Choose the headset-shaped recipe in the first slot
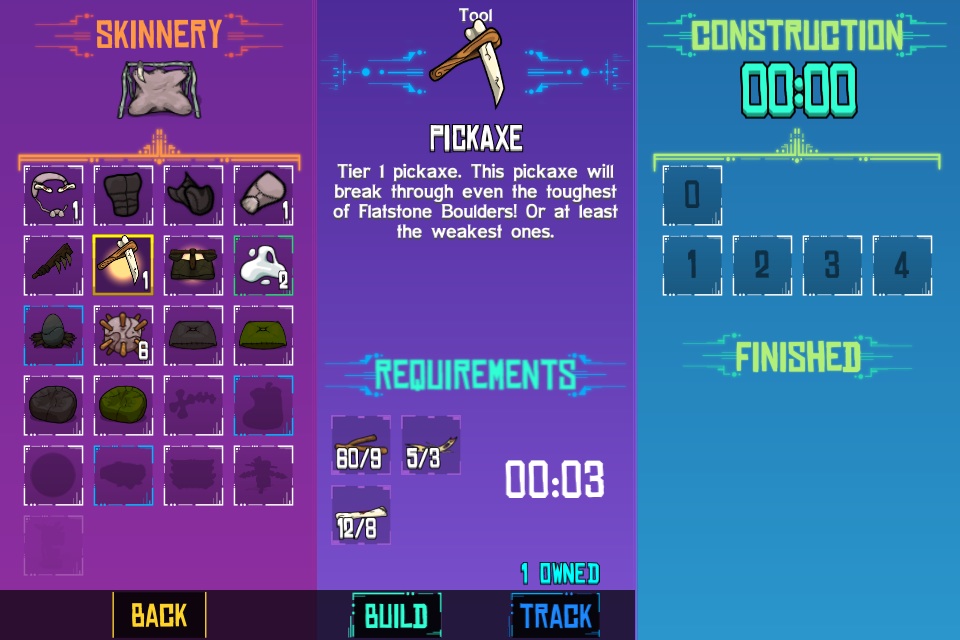The width and height of the screenshot is (960, 640). point(53,195)
